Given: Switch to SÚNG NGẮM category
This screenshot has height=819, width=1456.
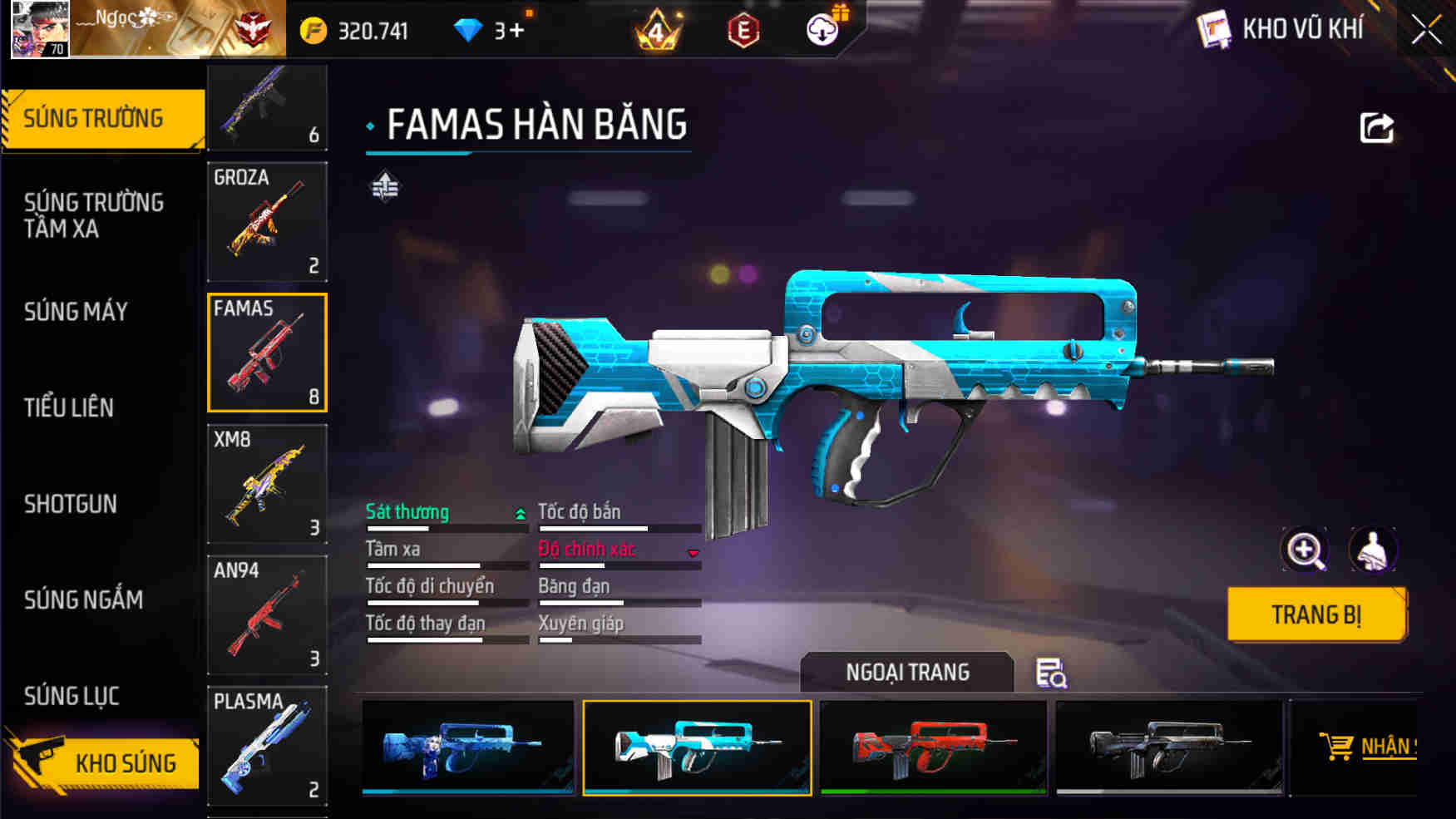Looking at the screenshot, I should coord(83,599).
